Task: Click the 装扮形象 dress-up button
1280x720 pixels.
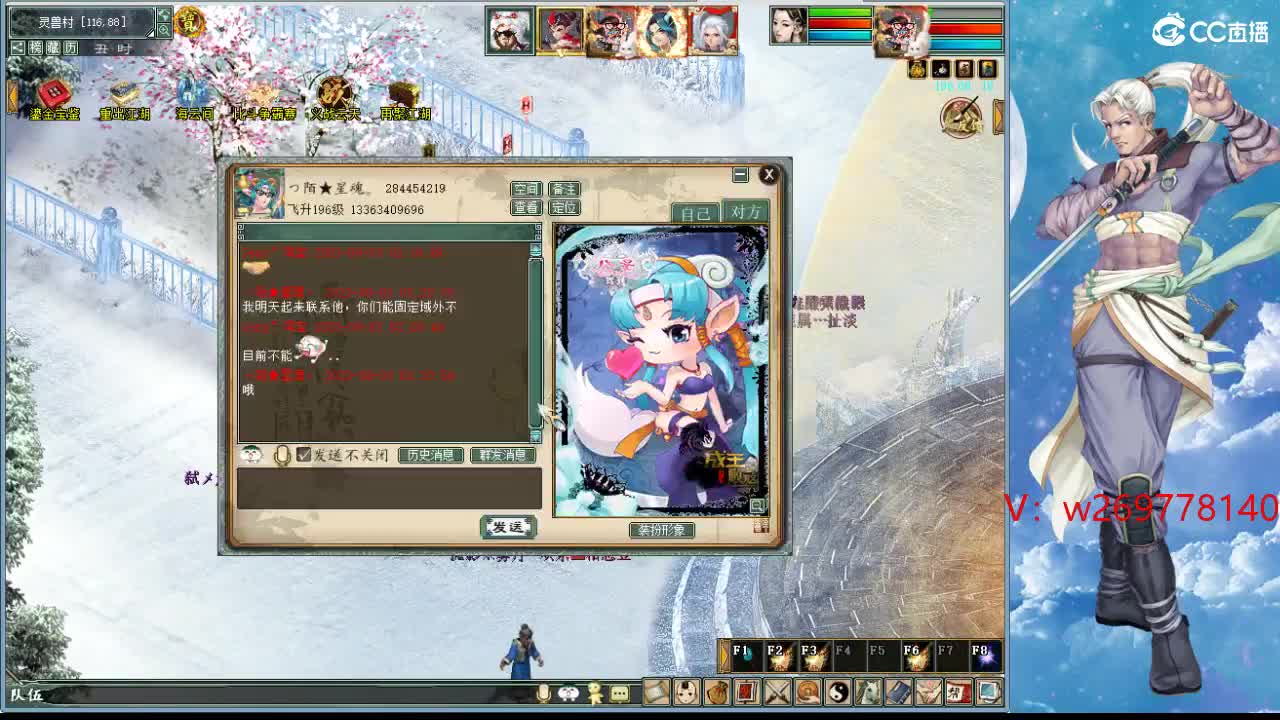Action: (663, 530)
